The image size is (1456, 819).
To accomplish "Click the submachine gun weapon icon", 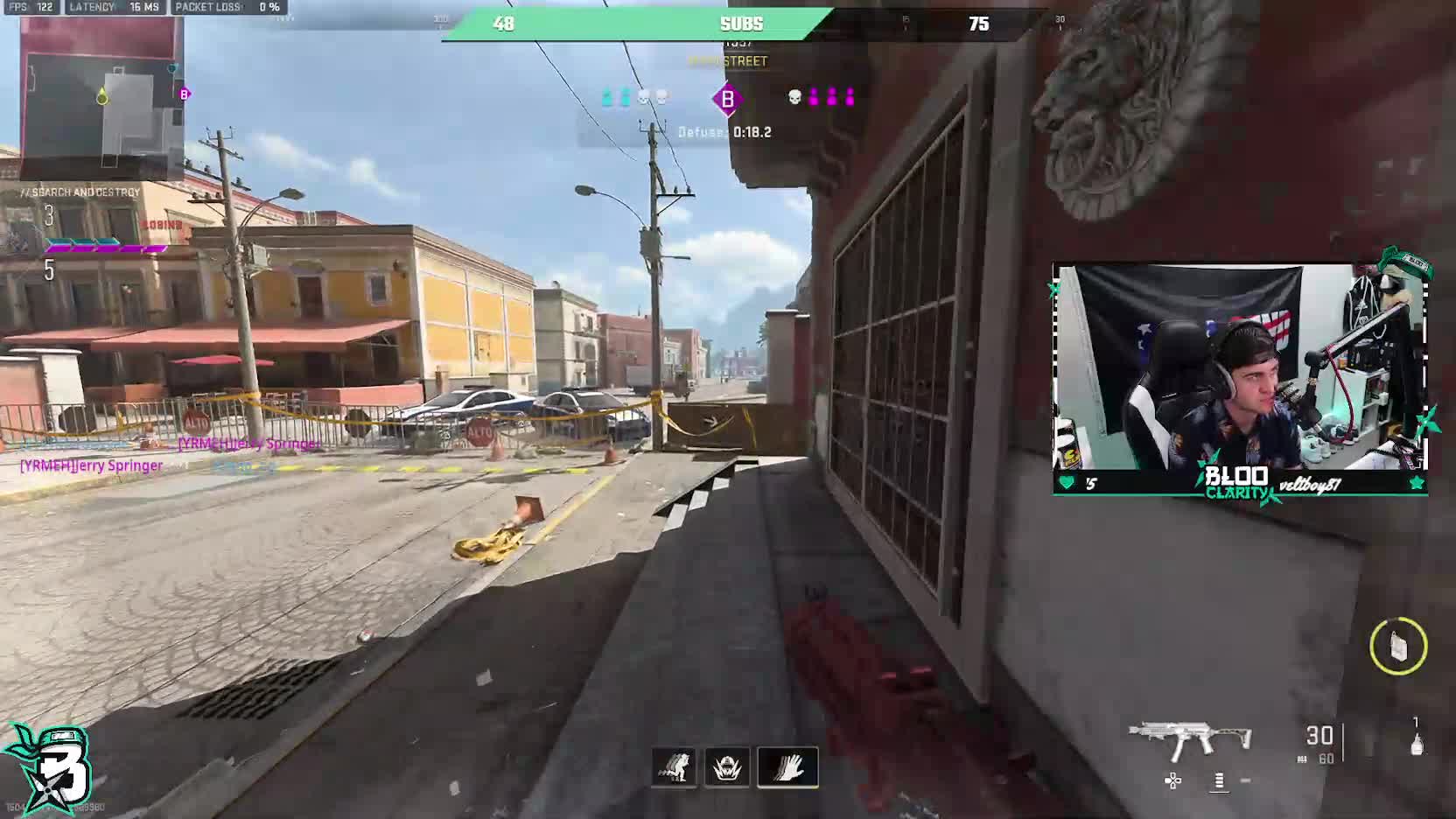I will point(1189,739).
